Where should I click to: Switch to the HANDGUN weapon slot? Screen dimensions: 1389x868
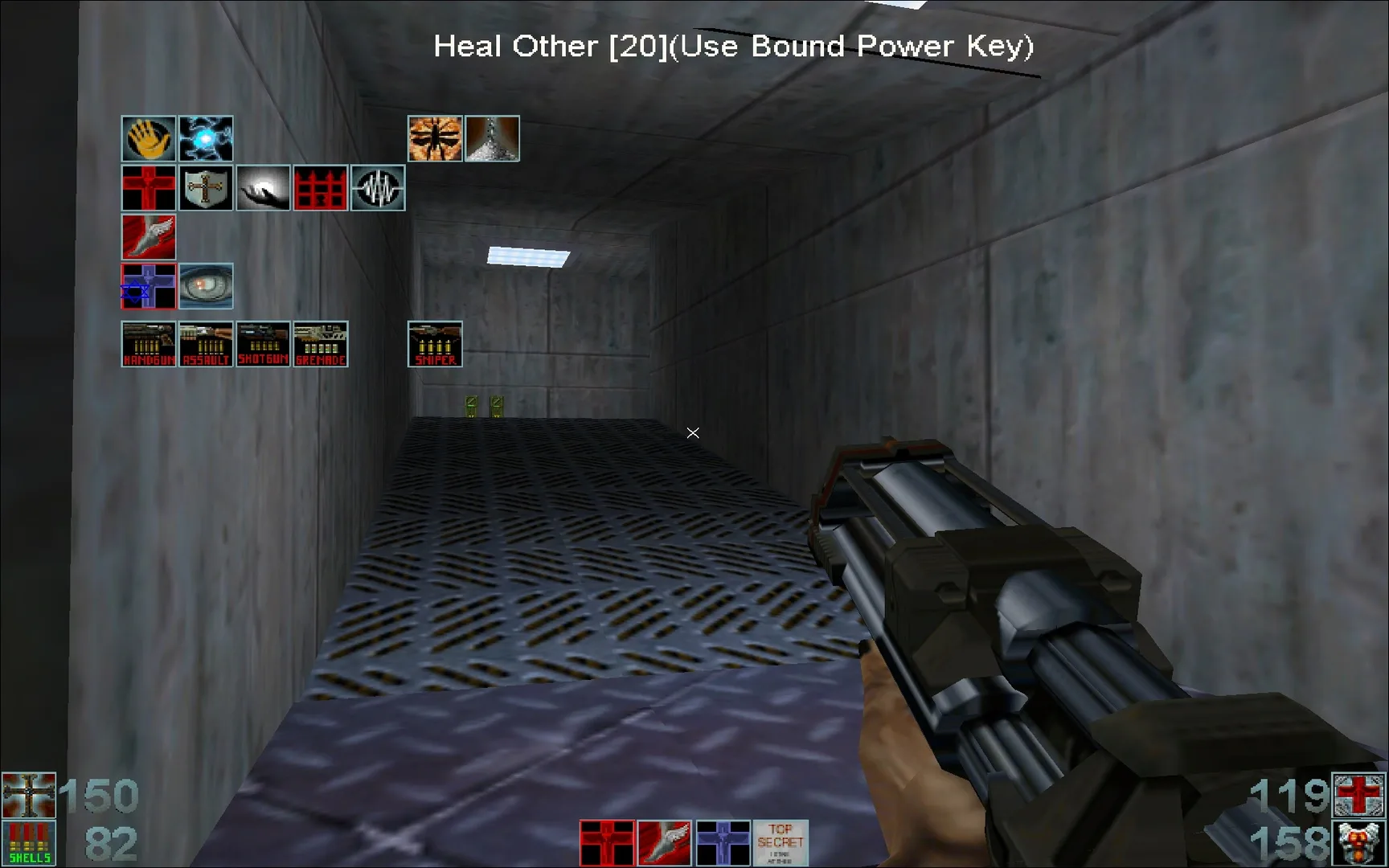(149, 344)
